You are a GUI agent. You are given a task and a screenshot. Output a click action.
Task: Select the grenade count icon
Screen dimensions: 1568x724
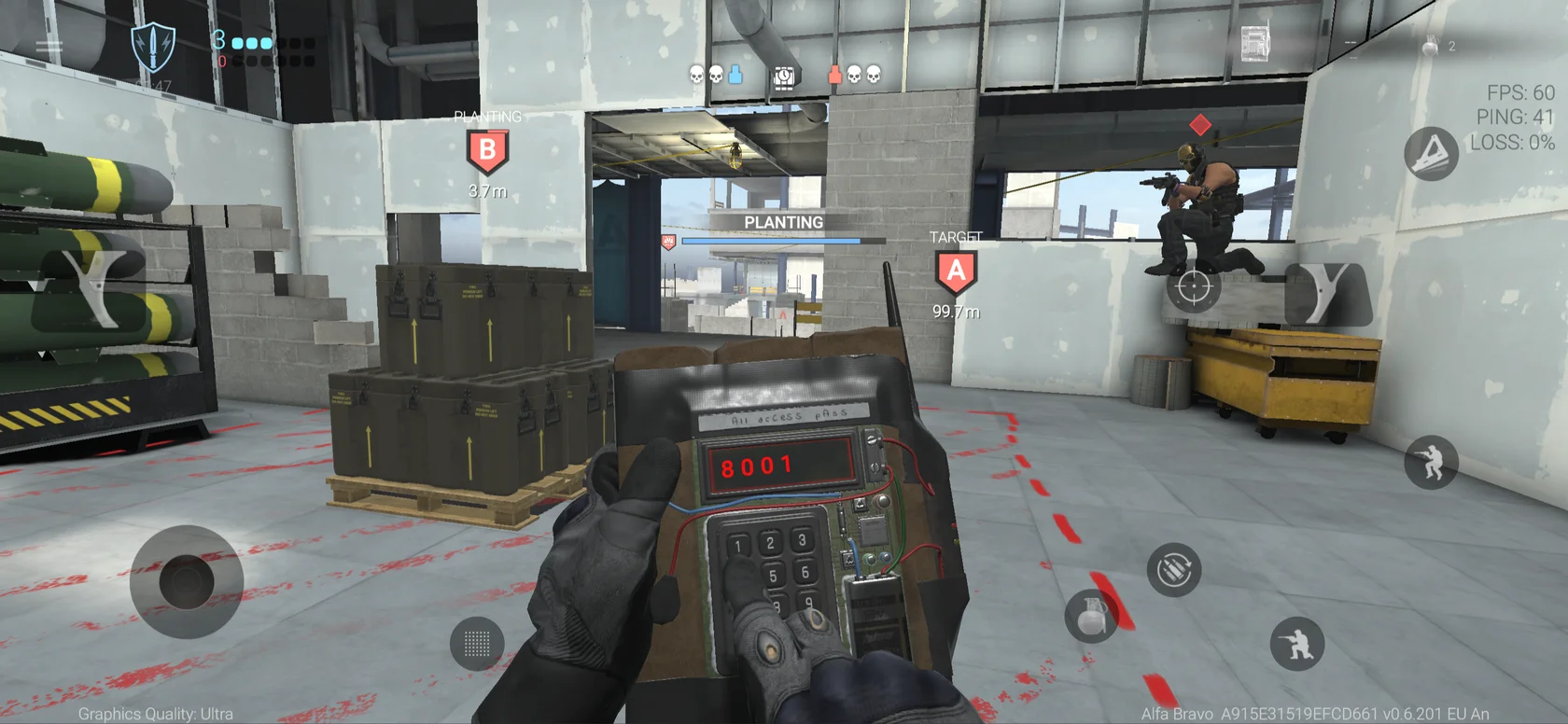[1431, 45]
